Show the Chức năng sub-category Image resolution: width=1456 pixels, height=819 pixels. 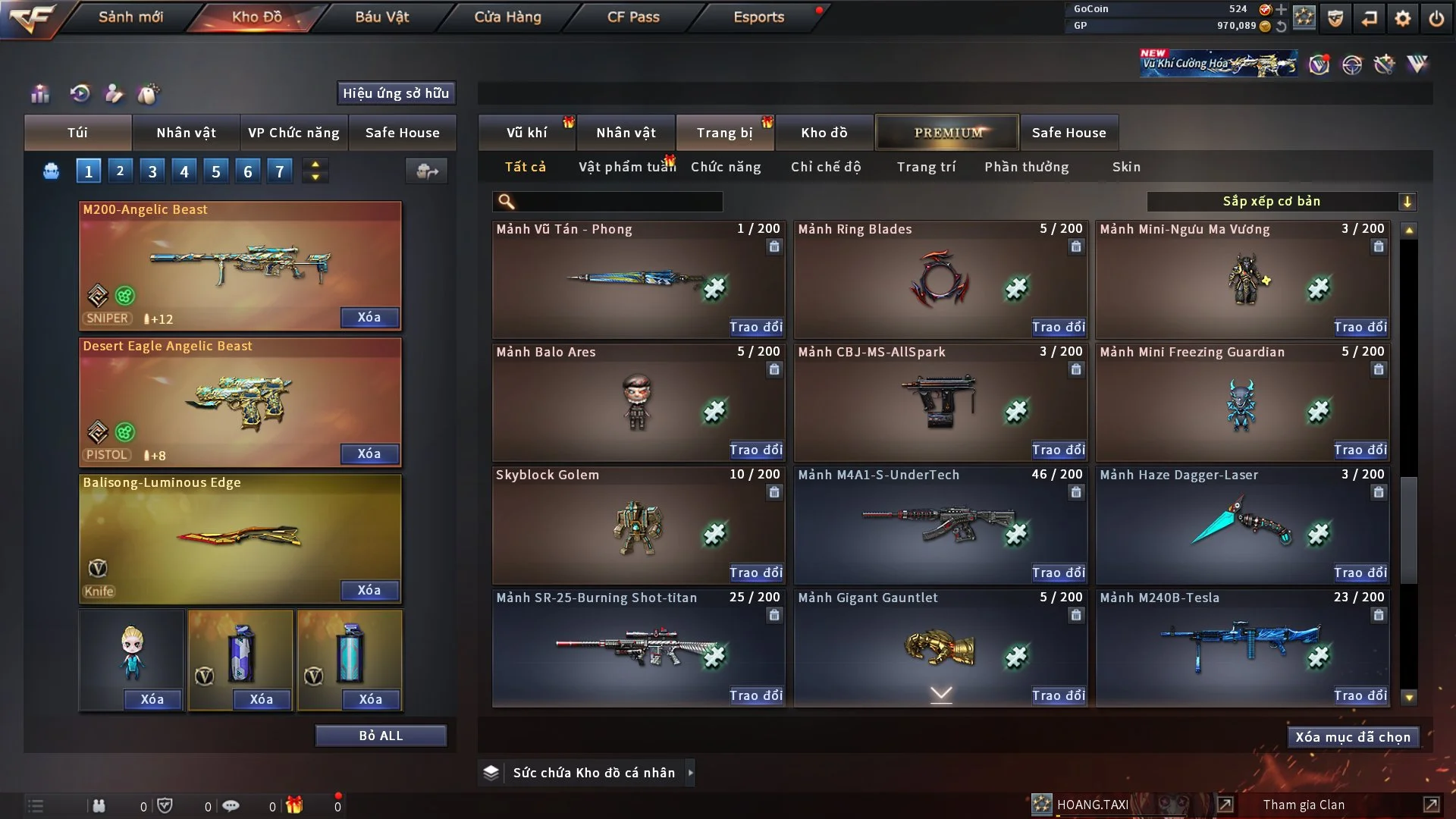coord(726,167)
